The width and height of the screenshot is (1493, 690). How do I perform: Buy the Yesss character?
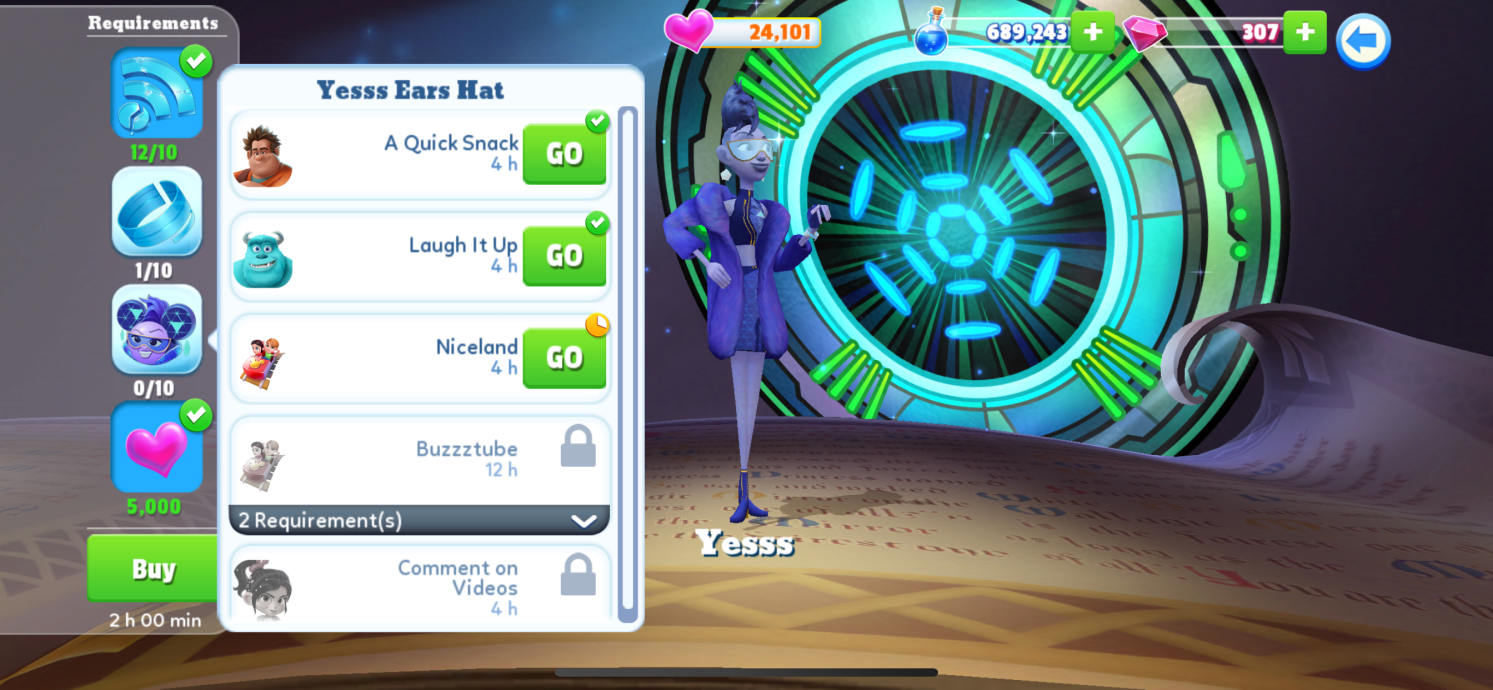pyautogui.click(x=153, y=568)
